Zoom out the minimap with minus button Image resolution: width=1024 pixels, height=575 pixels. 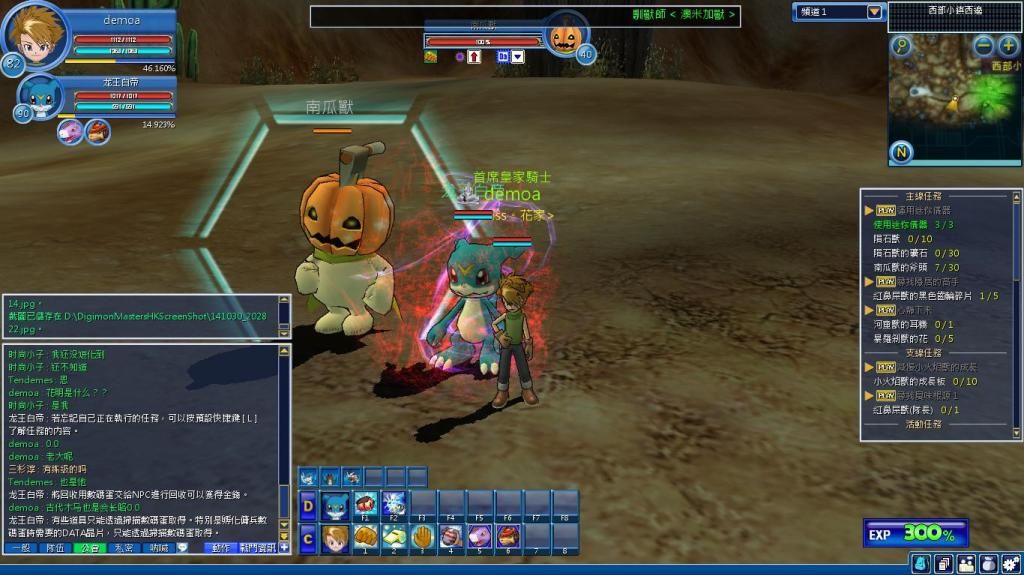click(984, 46)
